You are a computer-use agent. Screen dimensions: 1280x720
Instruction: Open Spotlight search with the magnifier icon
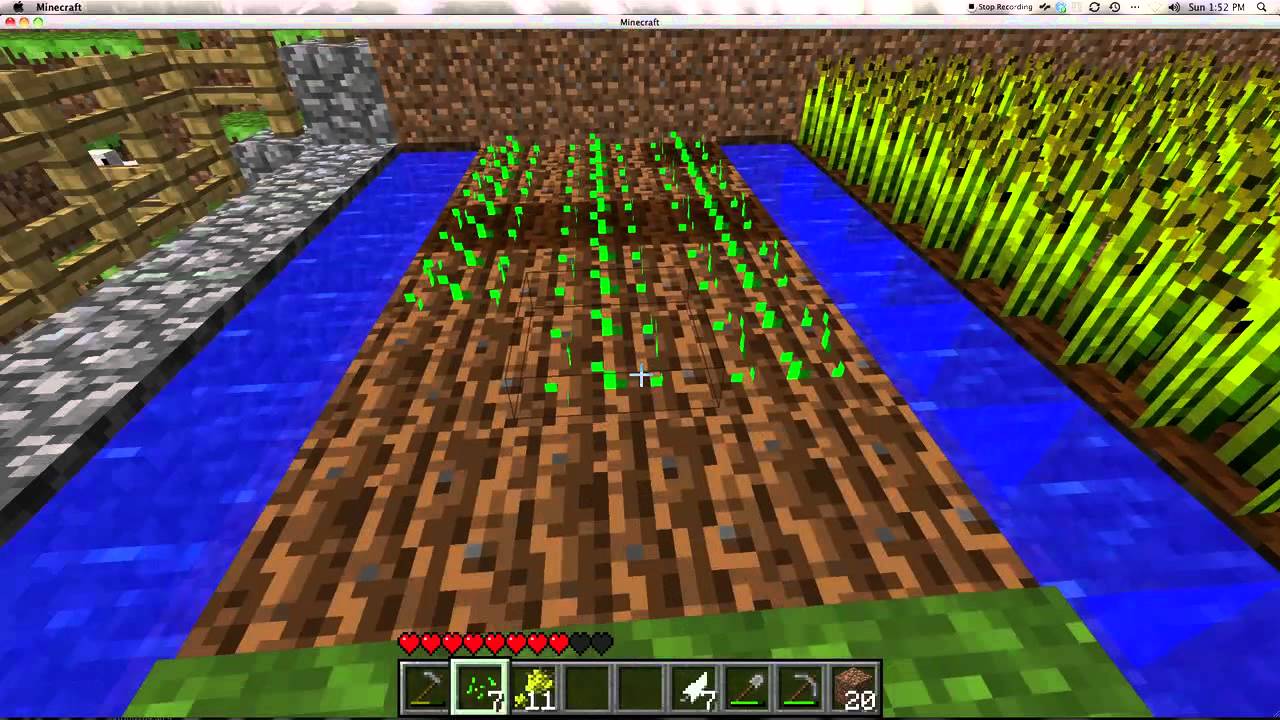click(x=1260, y=8)
